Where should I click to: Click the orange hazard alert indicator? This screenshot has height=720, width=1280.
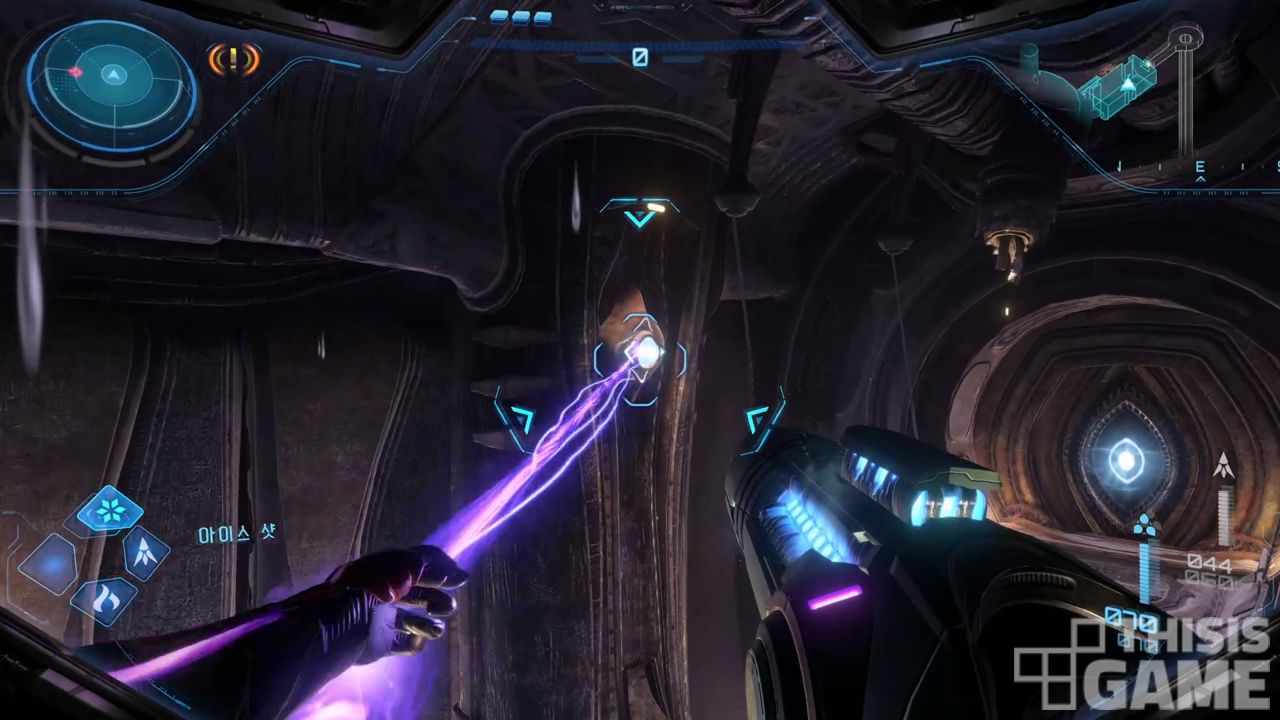point(233,59)
